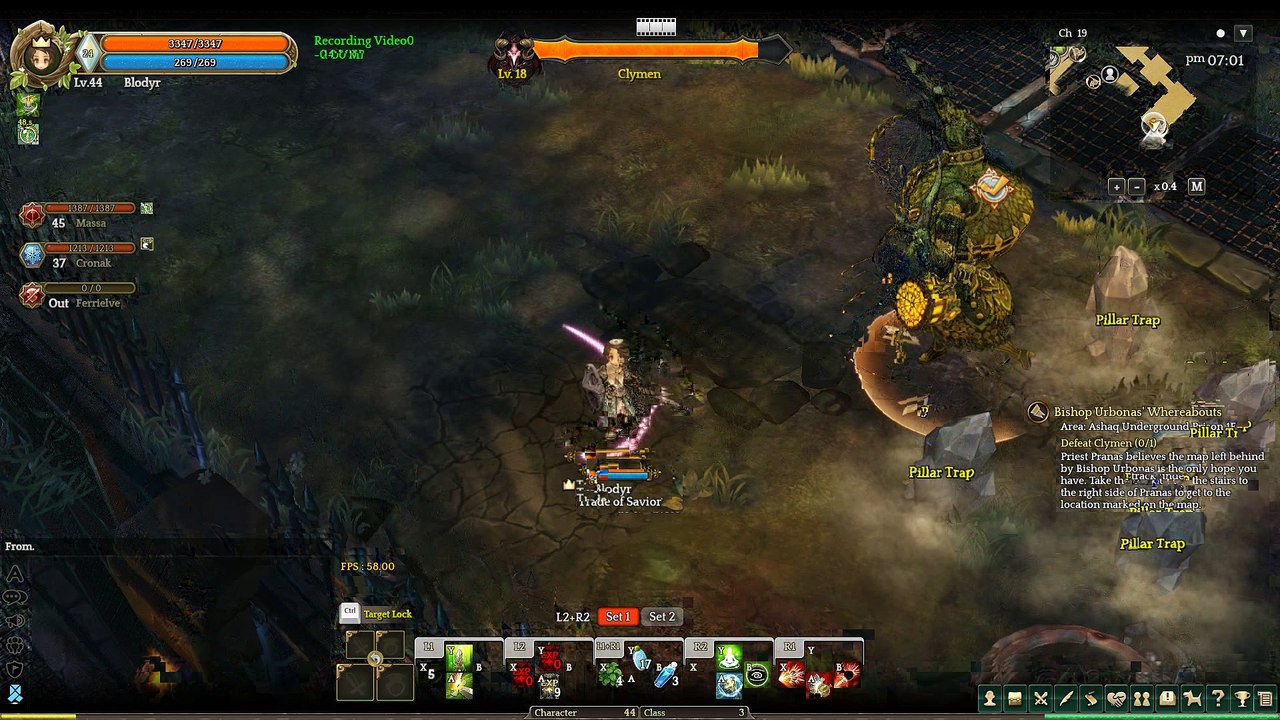Open the quill feather menu icon

(1066, 699)
